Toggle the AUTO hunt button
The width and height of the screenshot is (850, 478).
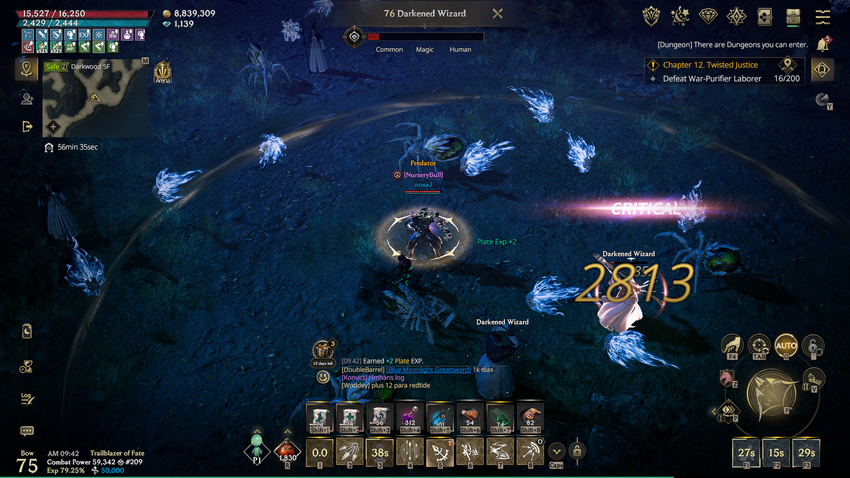pyautogui.click(x=786, y=347)
